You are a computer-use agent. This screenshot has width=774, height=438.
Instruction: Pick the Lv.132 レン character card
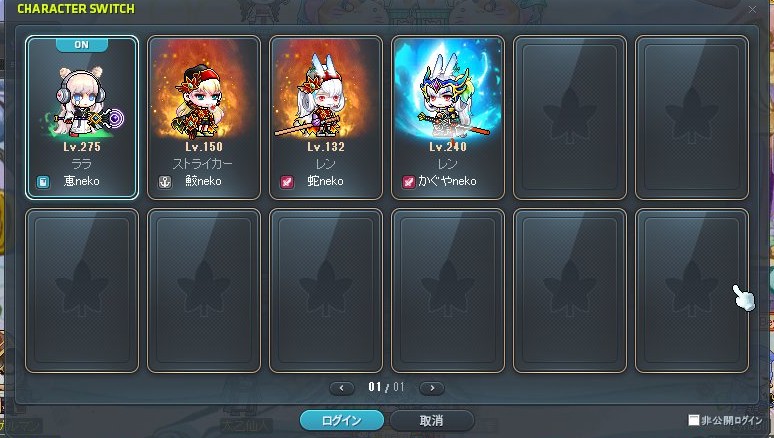point(326,117)
